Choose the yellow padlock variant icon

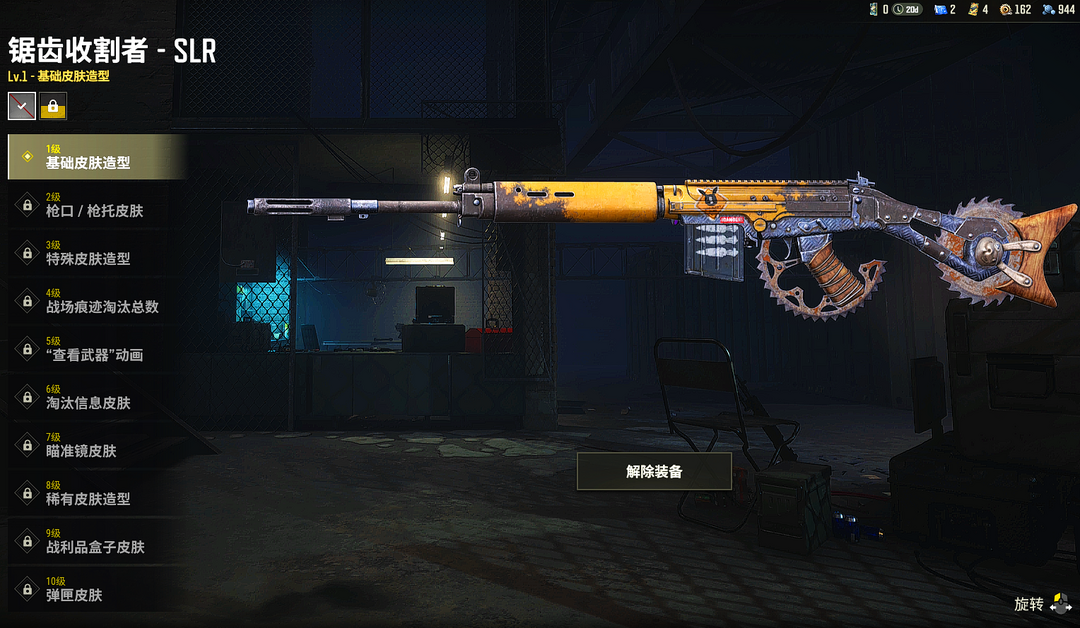click(53, 105)
